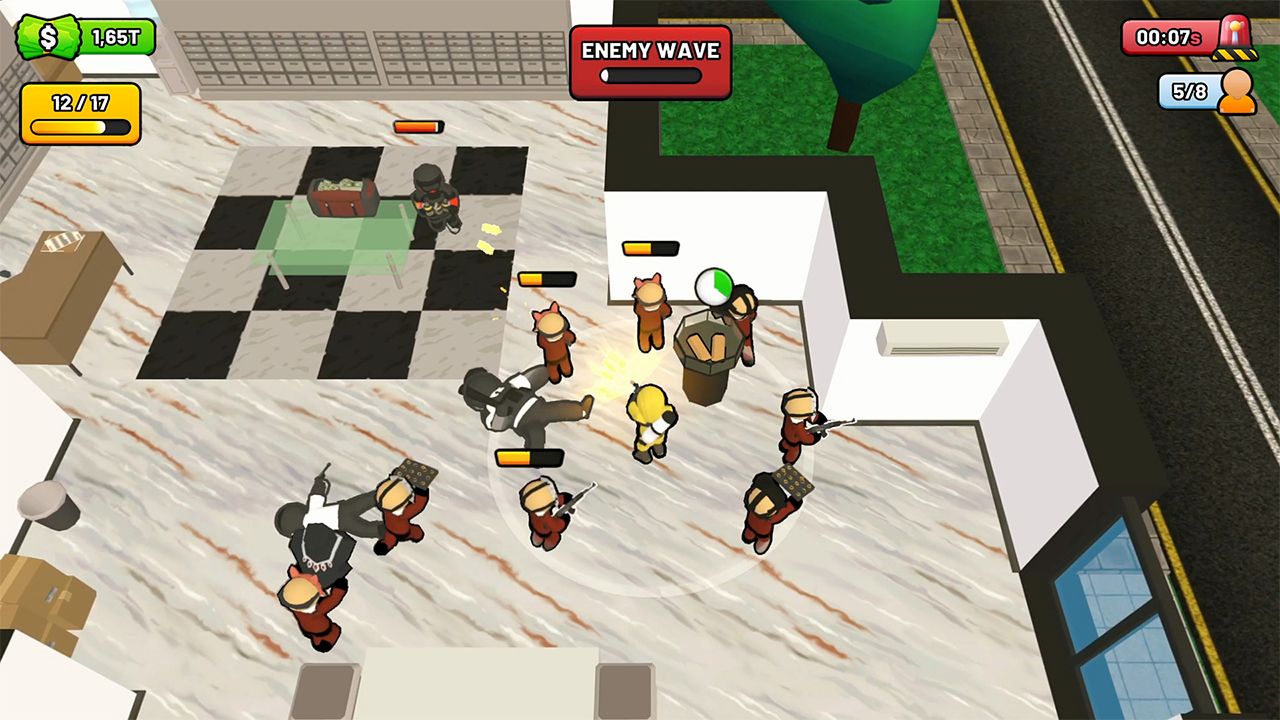Click the 12/17 yellow progress panel

[x=80, y=110]
